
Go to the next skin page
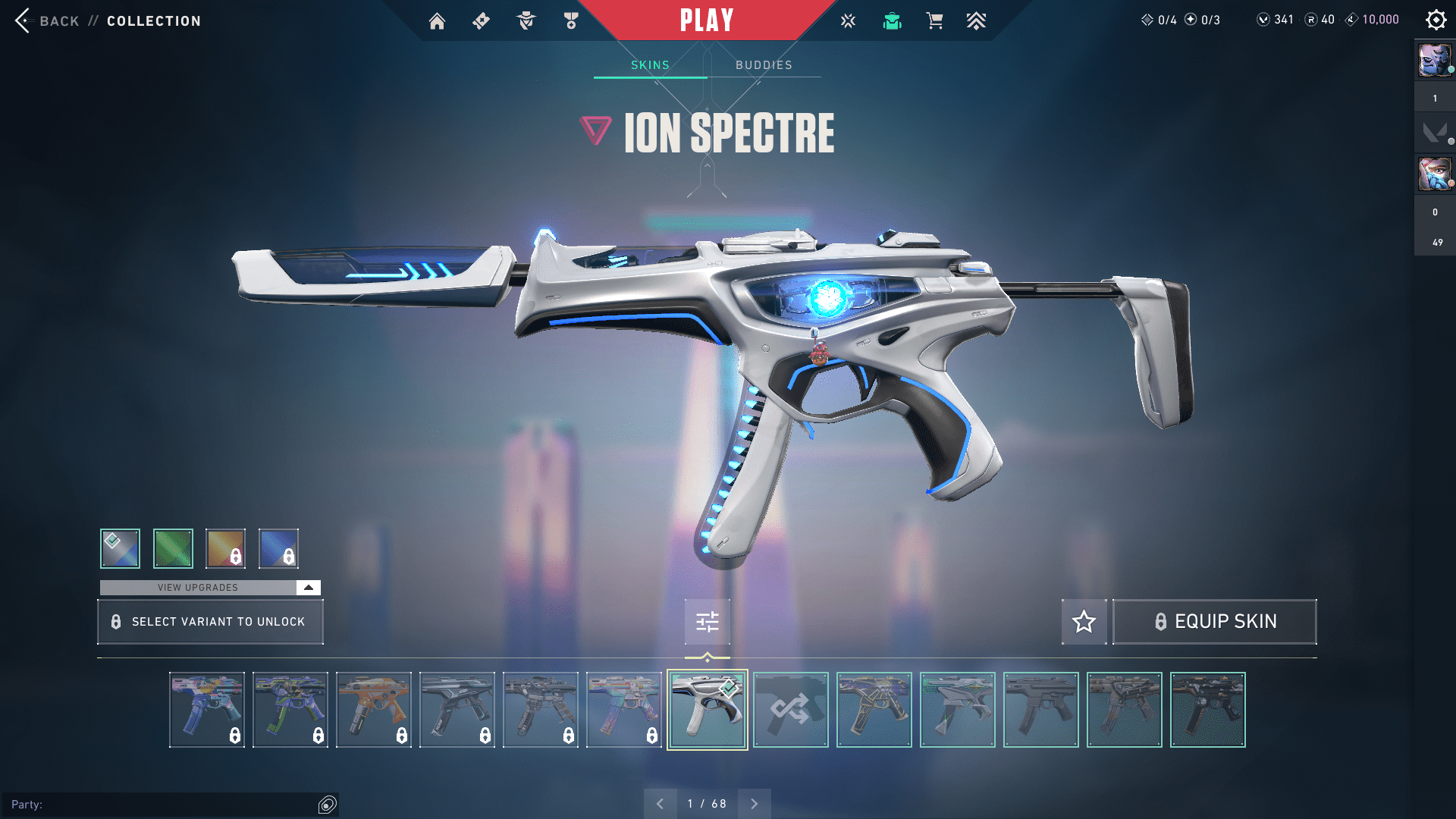click(x=754, y=804)
